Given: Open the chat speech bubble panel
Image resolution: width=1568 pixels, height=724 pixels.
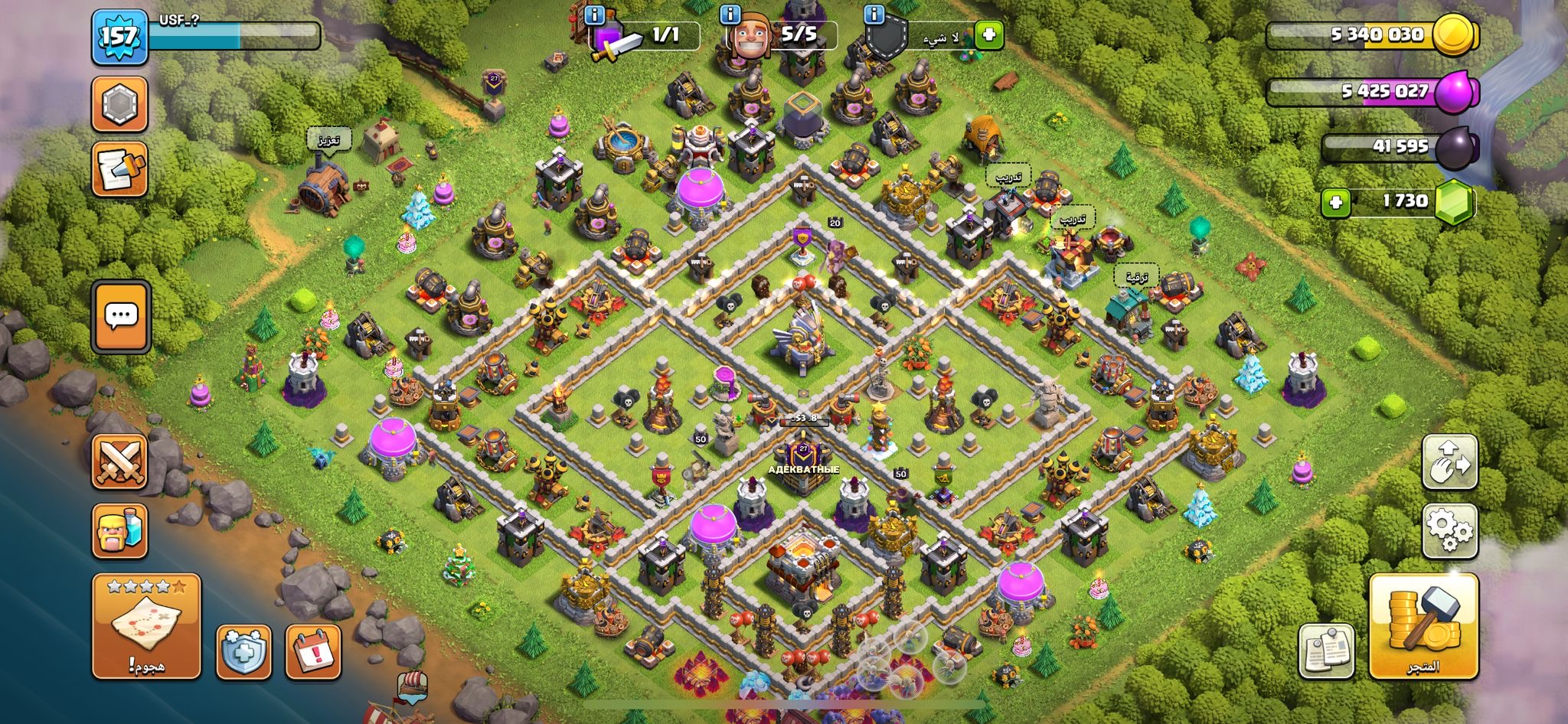Looking at the screenshot, I should (121, 317).
